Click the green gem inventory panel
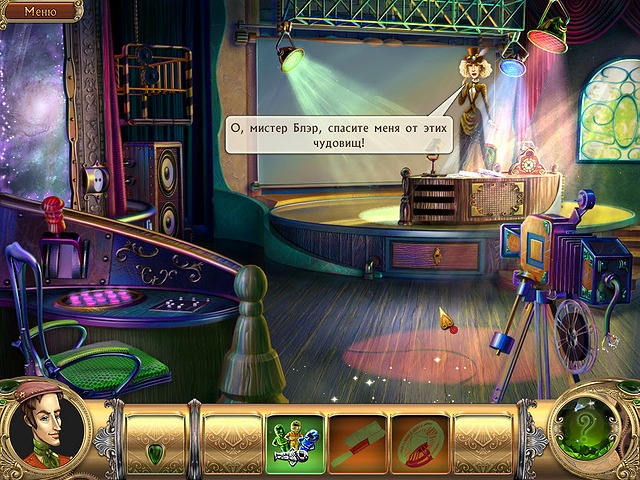Image resolution: width=640 pixels, height=480 pixels. click(155, 441)
